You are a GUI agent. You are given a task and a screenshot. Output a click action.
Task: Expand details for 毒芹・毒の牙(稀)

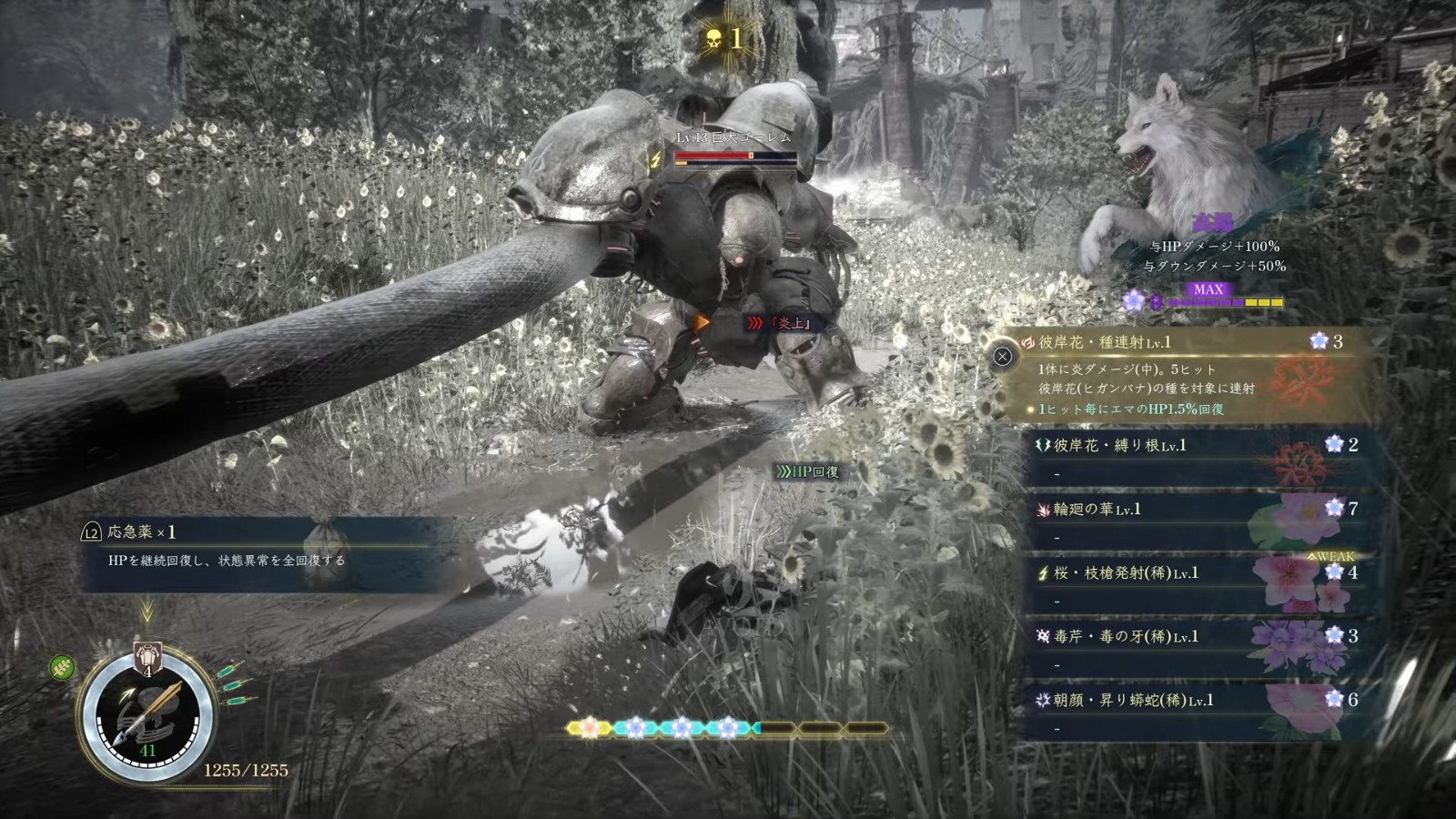tap(1174, 635)
